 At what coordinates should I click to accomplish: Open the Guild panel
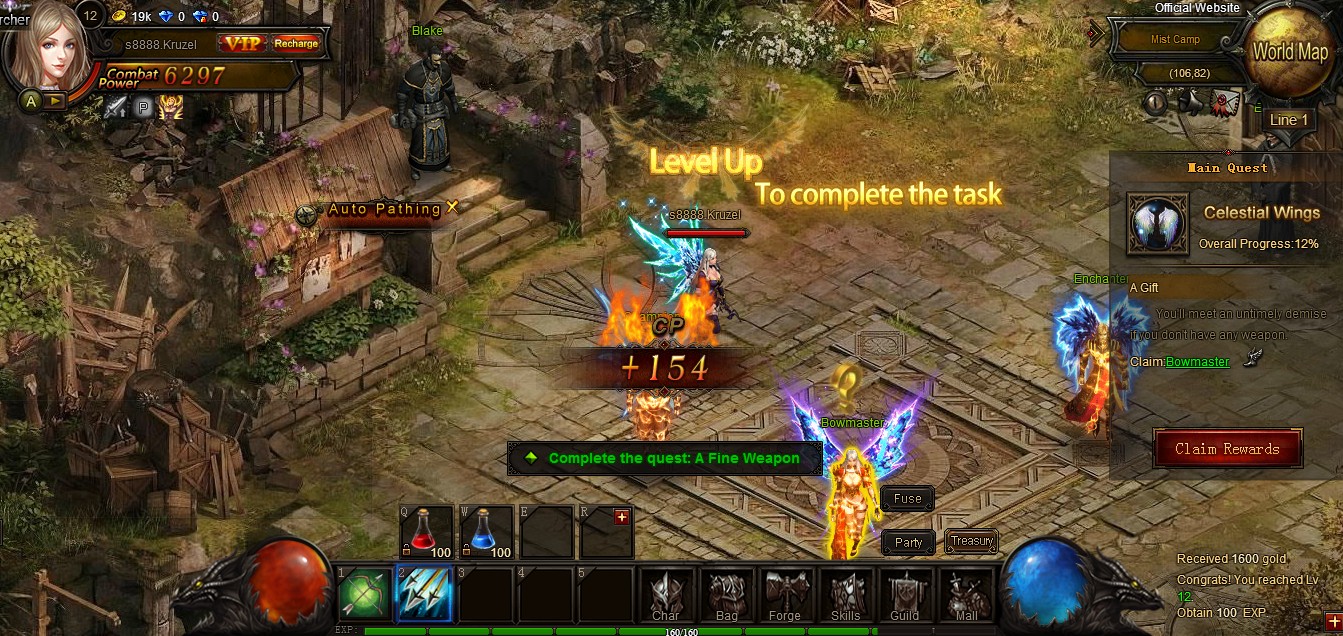[905, 597]
